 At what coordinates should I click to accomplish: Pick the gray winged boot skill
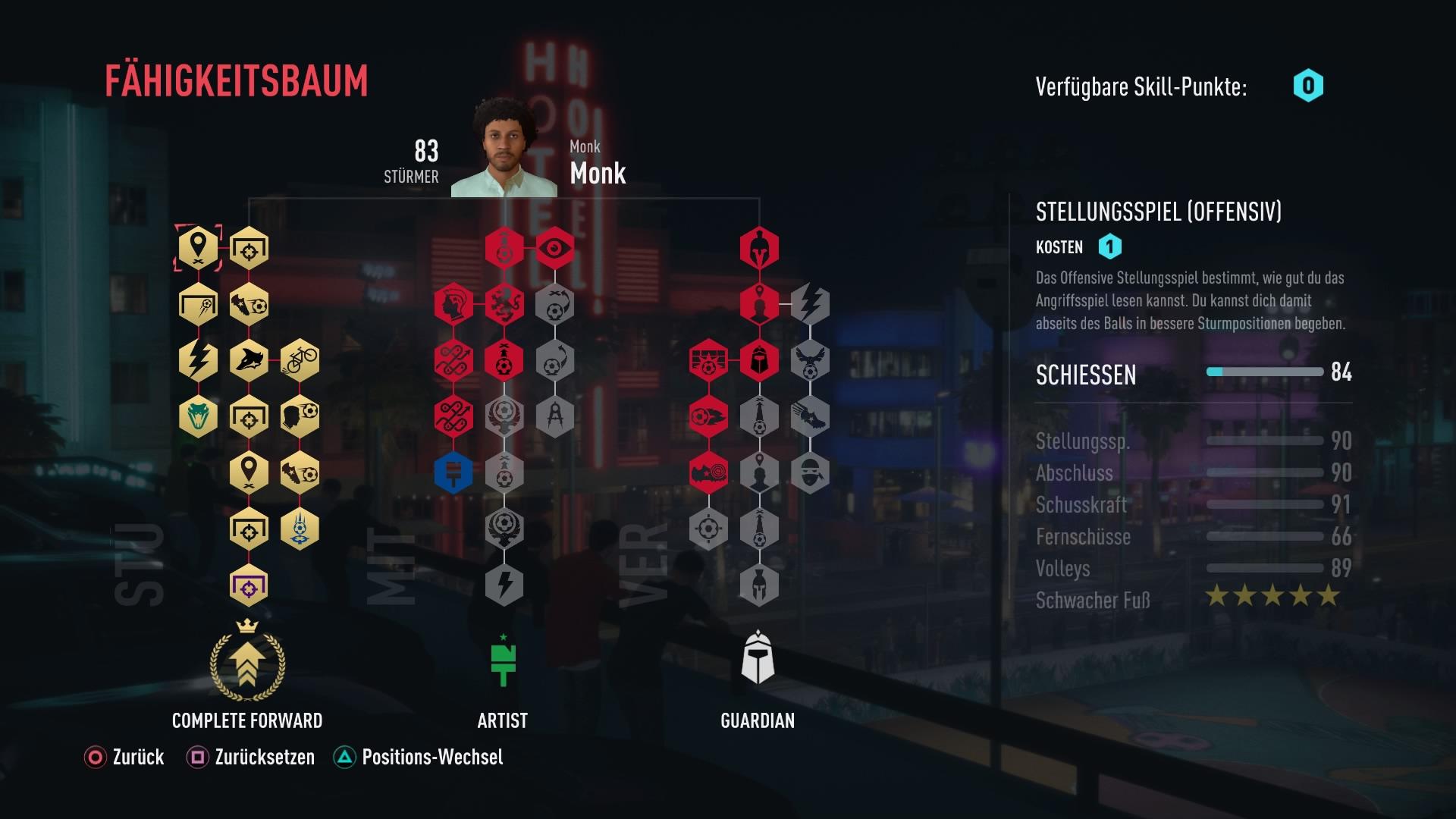(x=810, y=416)
